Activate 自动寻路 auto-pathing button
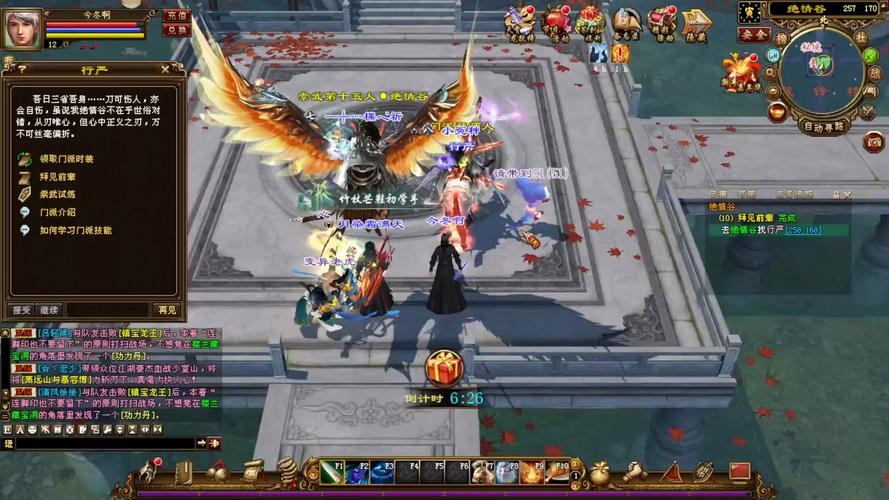Screen dimensions: 889x500 point(824,127)
